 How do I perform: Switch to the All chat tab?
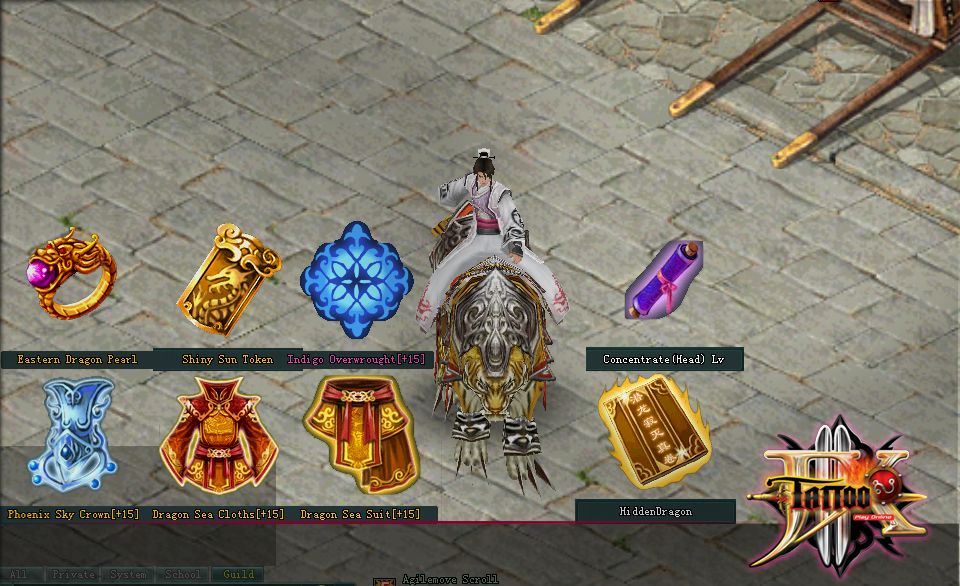[21, 575]
